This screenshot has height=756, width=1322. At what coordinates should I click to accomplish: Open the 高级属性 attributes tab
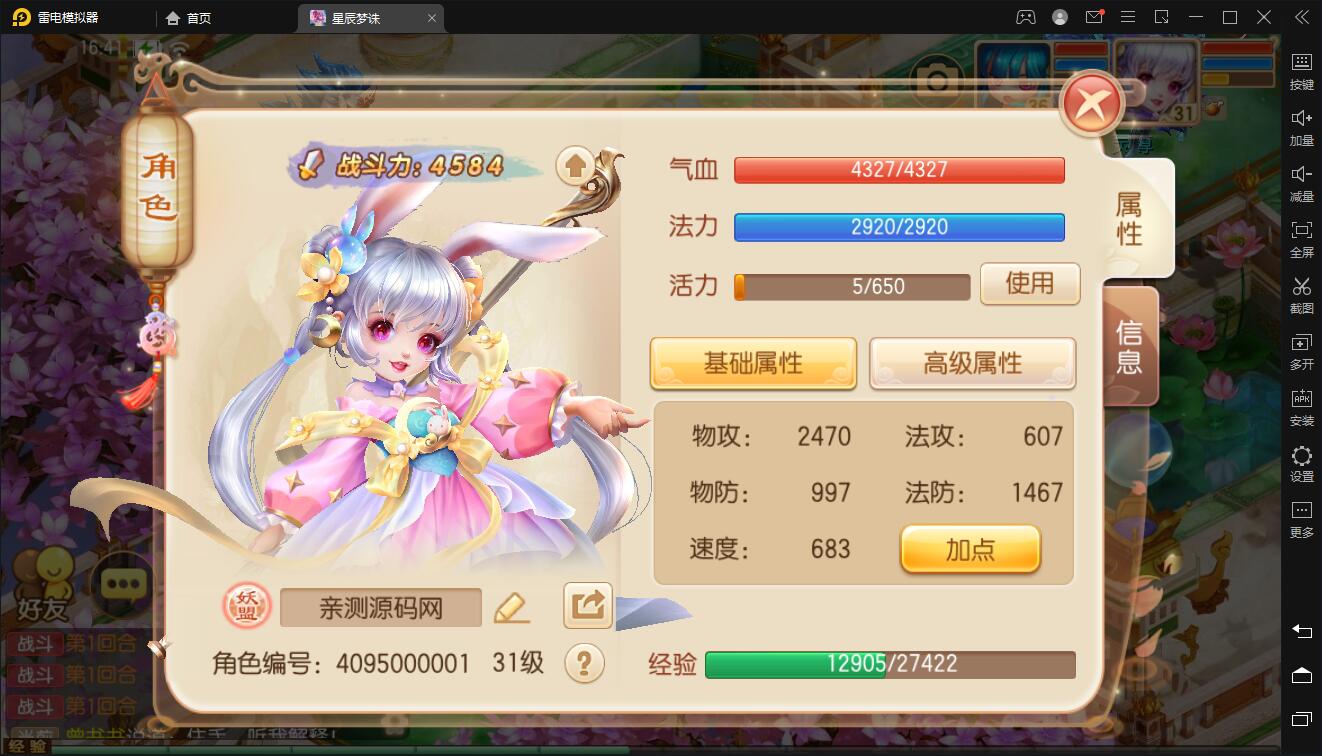tap(971, 363)
